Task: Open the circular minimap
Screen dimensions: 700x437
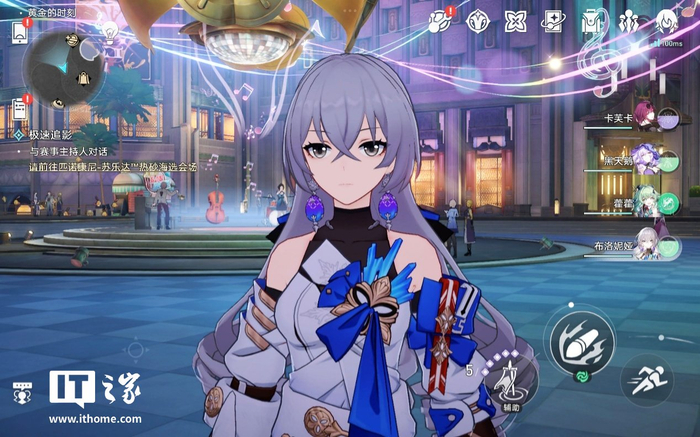Action: (x=67, y=66)
